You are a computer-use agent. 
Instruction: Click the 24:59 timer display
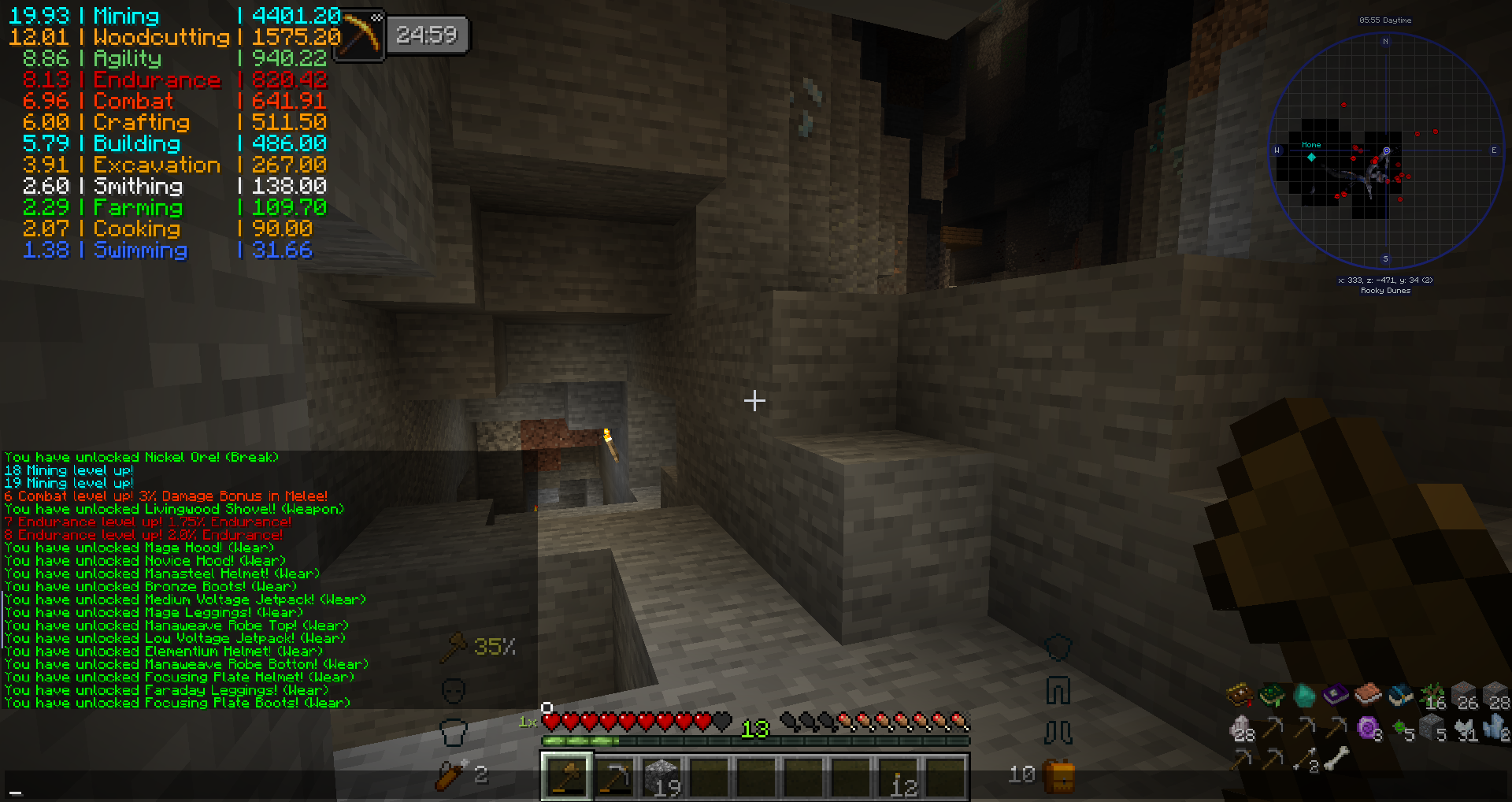pos(428,34)
